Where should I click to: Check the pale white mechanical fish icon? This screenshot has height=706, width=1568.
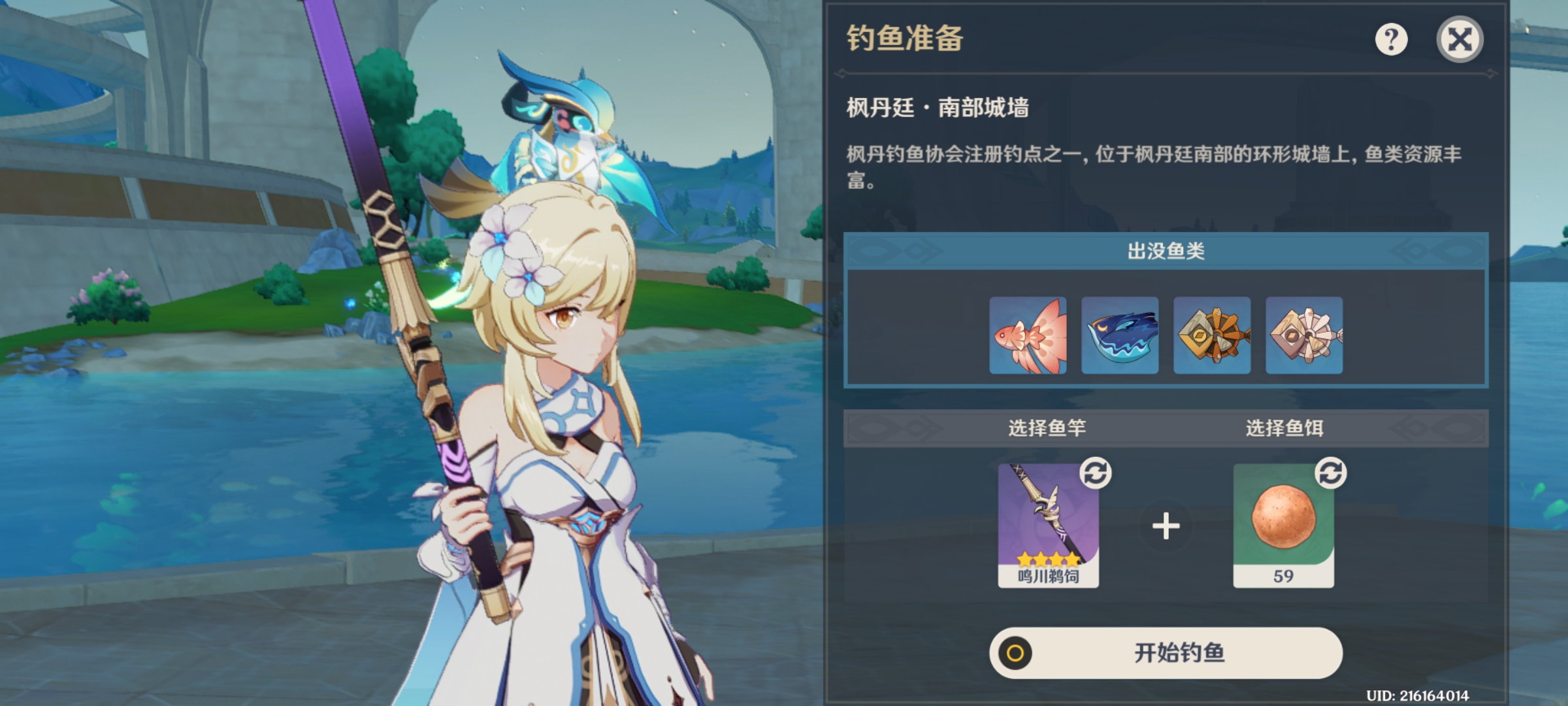(1304, 335)
